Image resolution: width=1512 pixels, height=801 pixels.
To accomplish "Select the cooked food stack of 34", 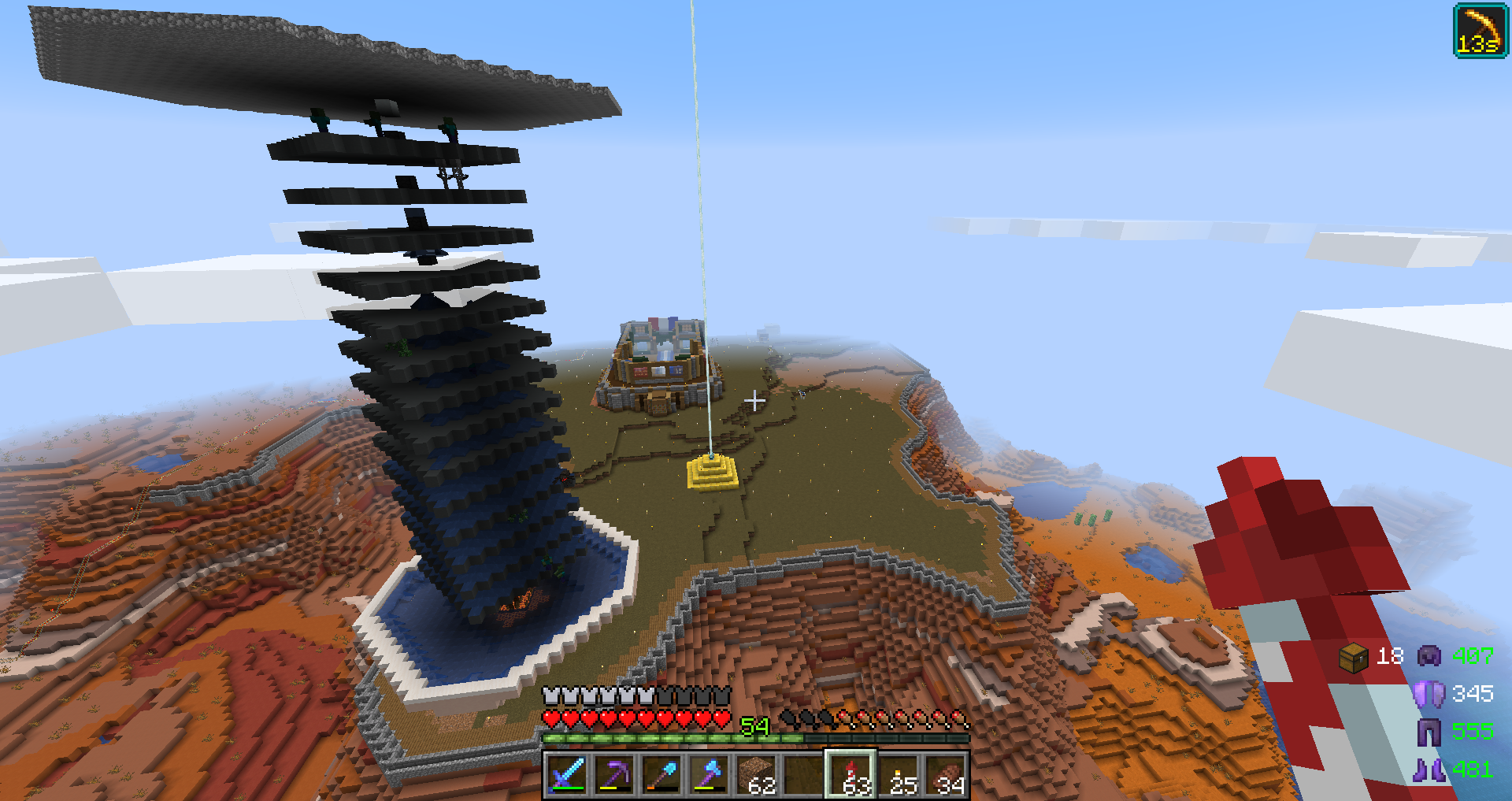I will (x=947, y=774).
